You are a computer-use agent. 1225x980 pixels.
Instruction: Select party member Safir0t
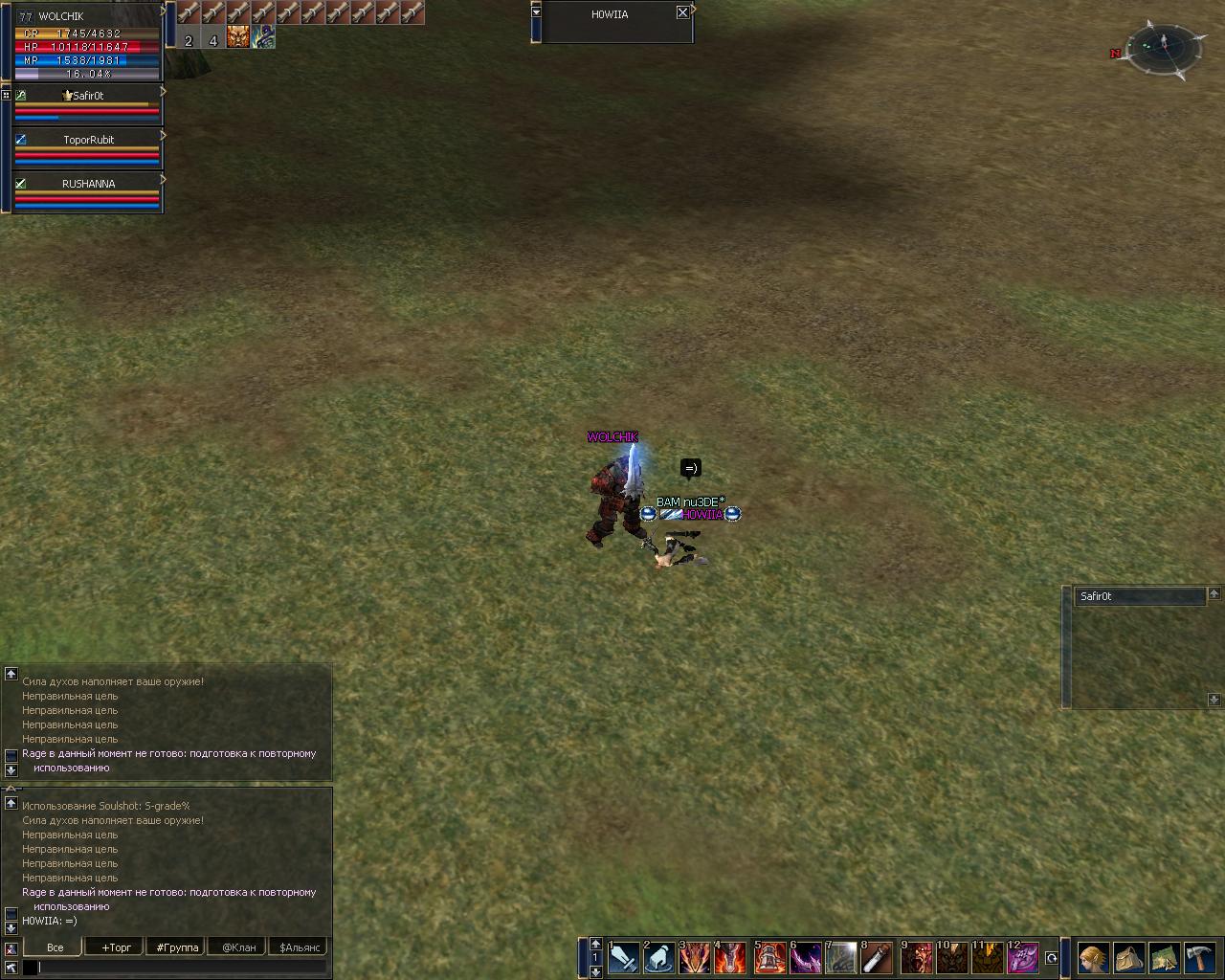click(x=87, y=96)
